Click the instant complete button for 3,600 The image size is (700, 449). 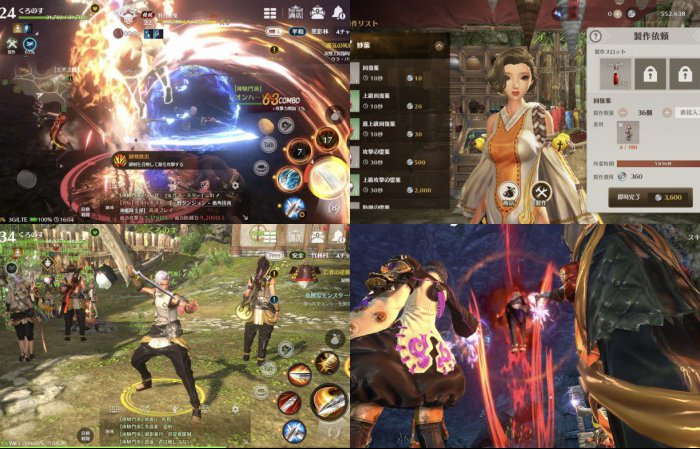[651, 197]
